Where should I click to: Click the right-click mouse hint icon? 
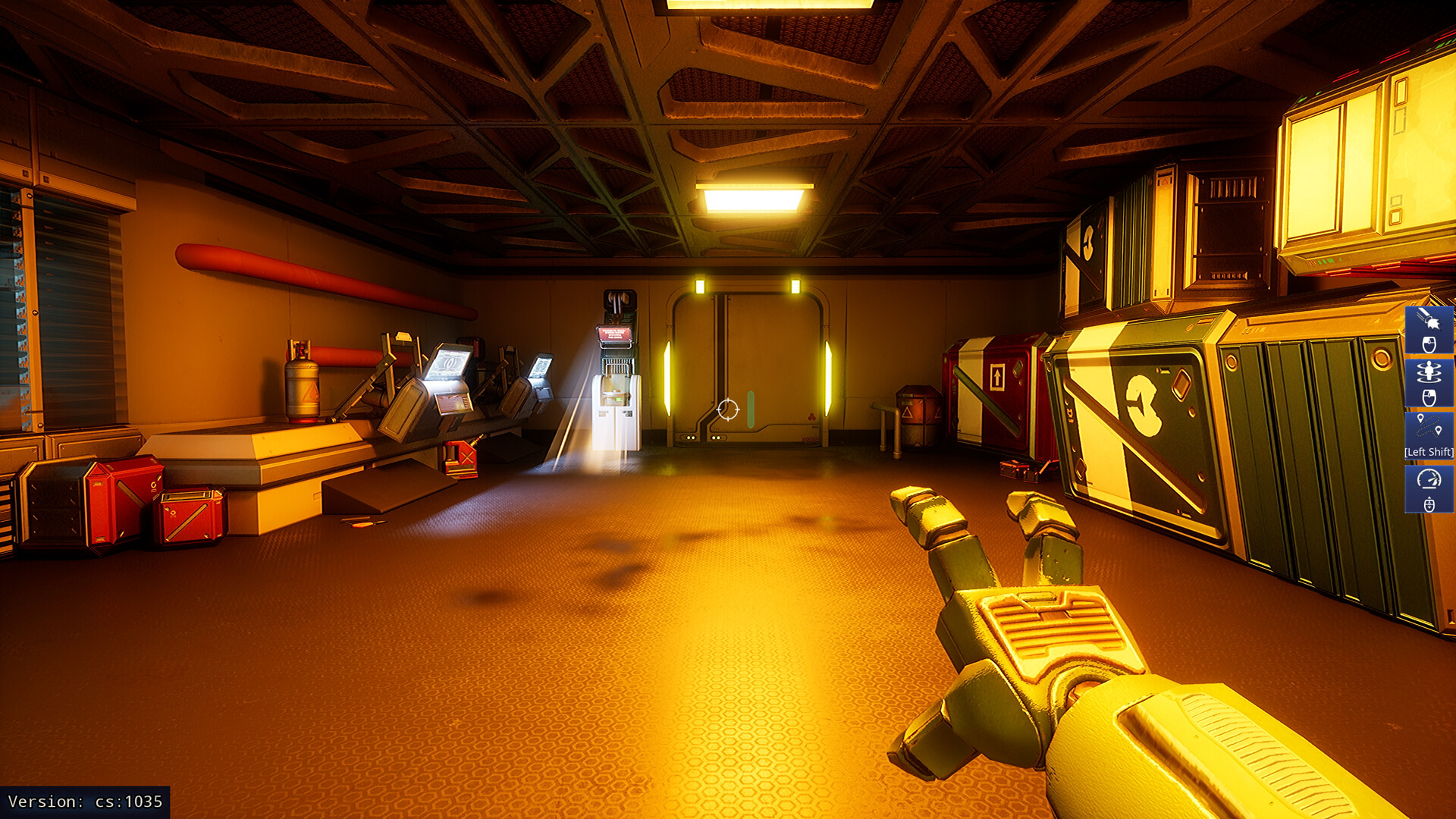[1429, 397]
